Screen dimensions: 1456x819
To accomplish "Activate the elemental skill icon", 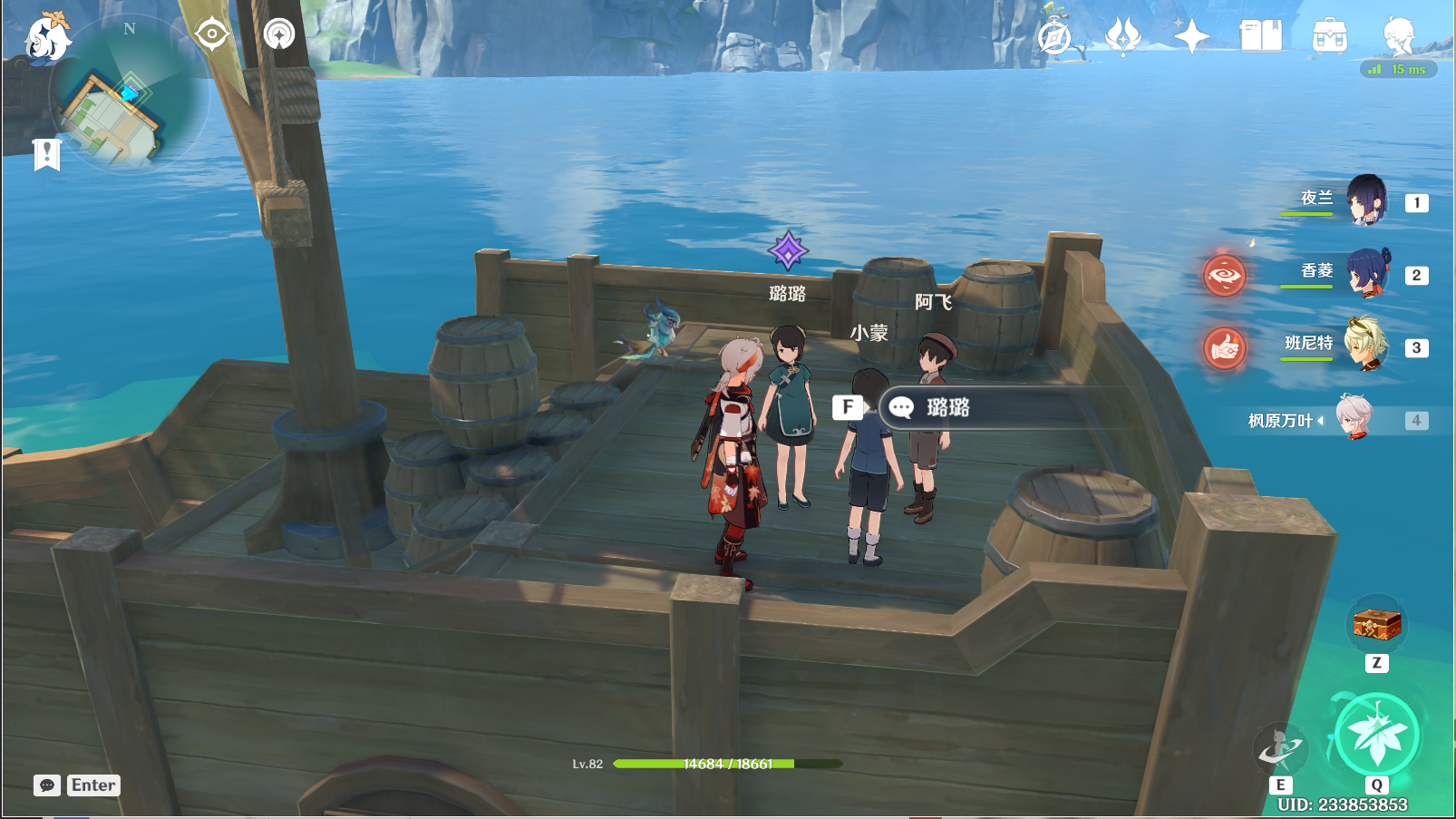I will pyautogui.click(x=1280, y=748).
